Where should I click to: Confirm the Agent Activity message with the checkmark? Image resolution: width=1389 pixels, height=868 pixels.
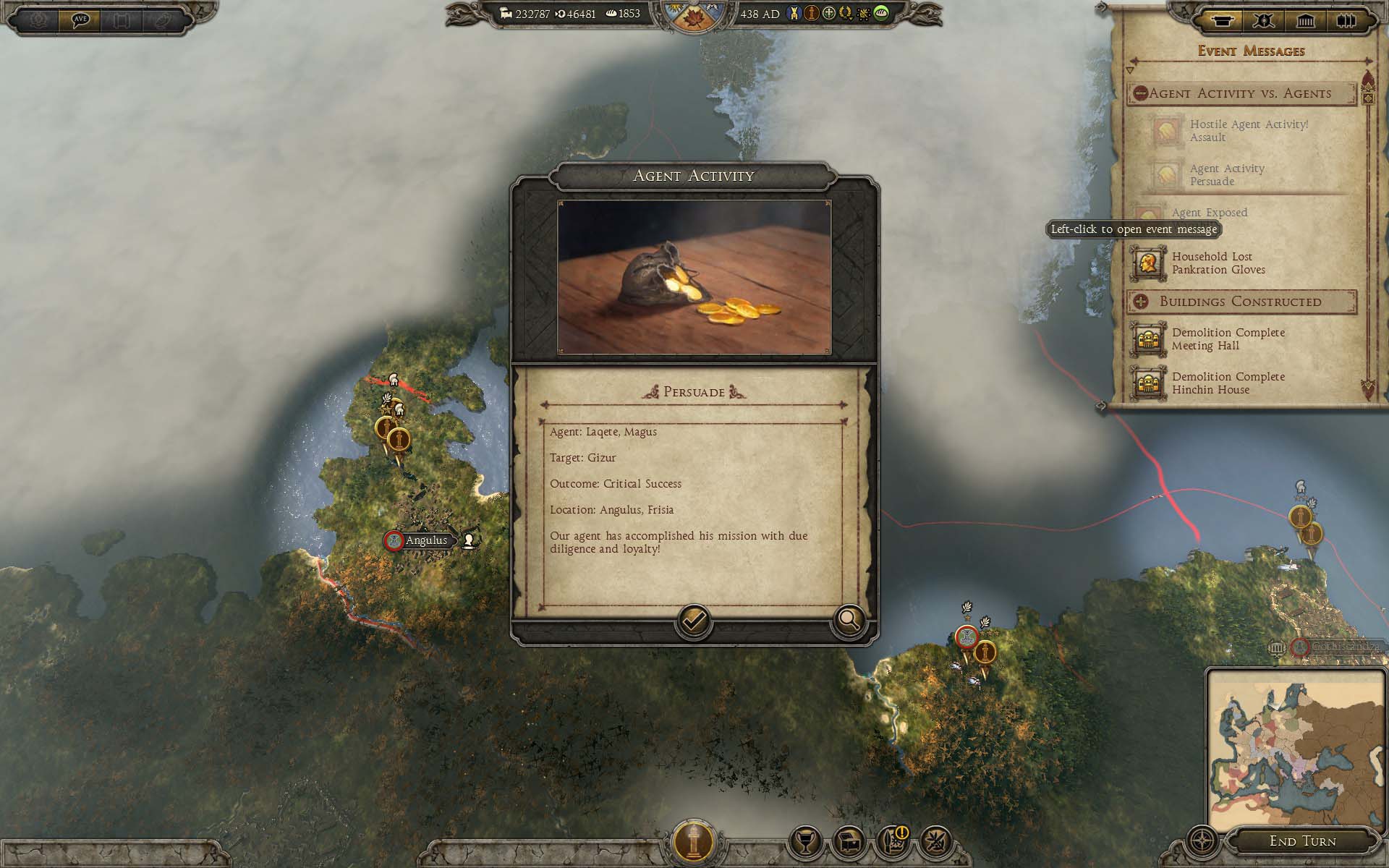pyautogui.click(x=693, y=621)
